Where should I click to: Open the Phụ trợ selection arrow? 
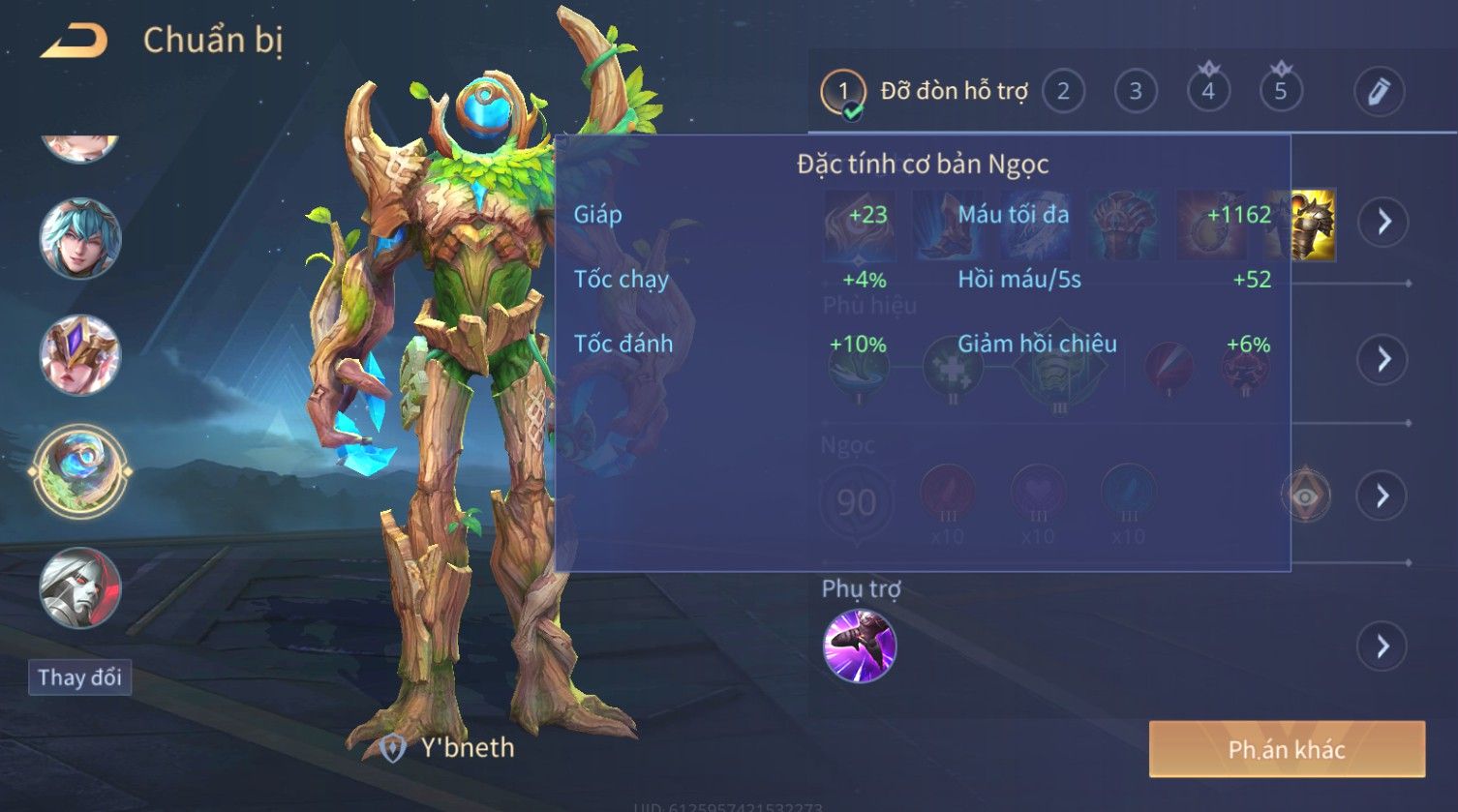(1382, 646)
